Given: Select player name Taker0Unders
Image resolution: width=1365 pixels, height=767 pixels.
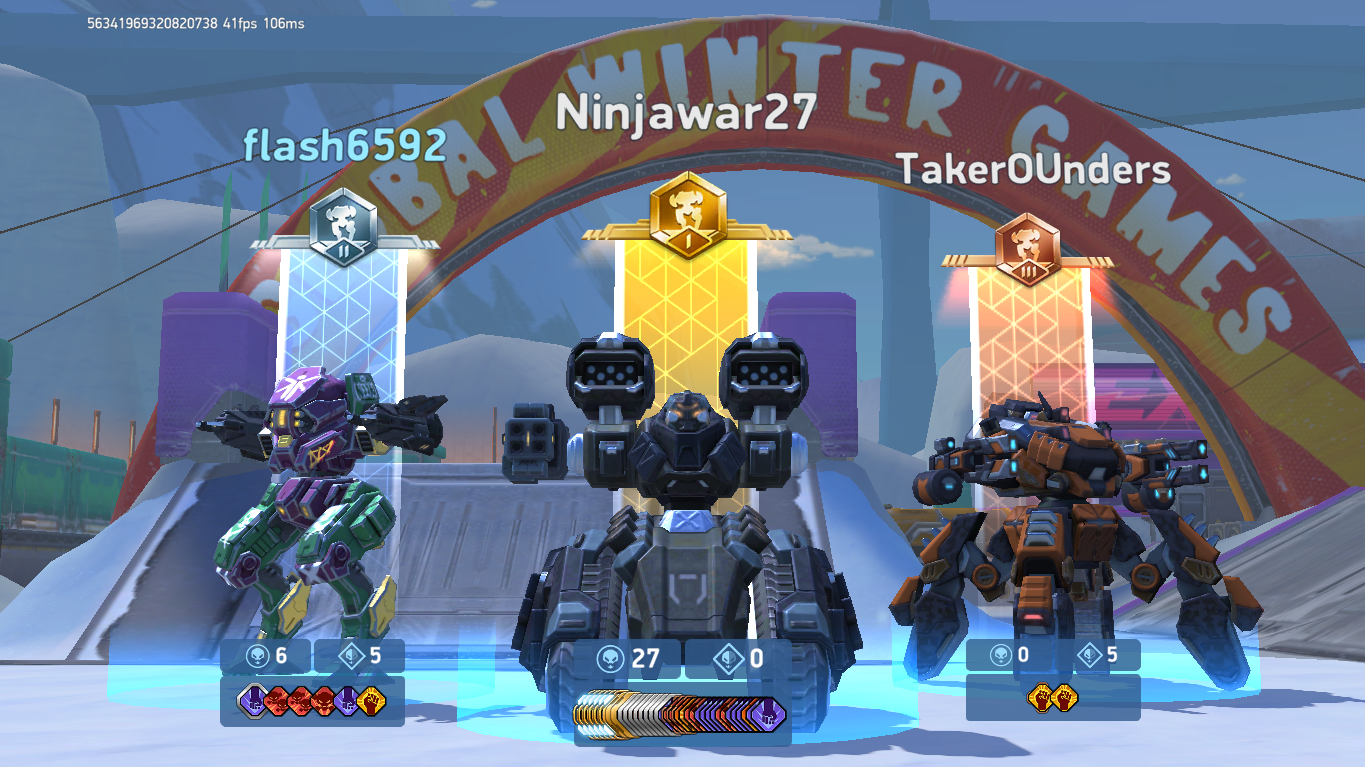Looking at the screenshot, I should pos(1033,169).
